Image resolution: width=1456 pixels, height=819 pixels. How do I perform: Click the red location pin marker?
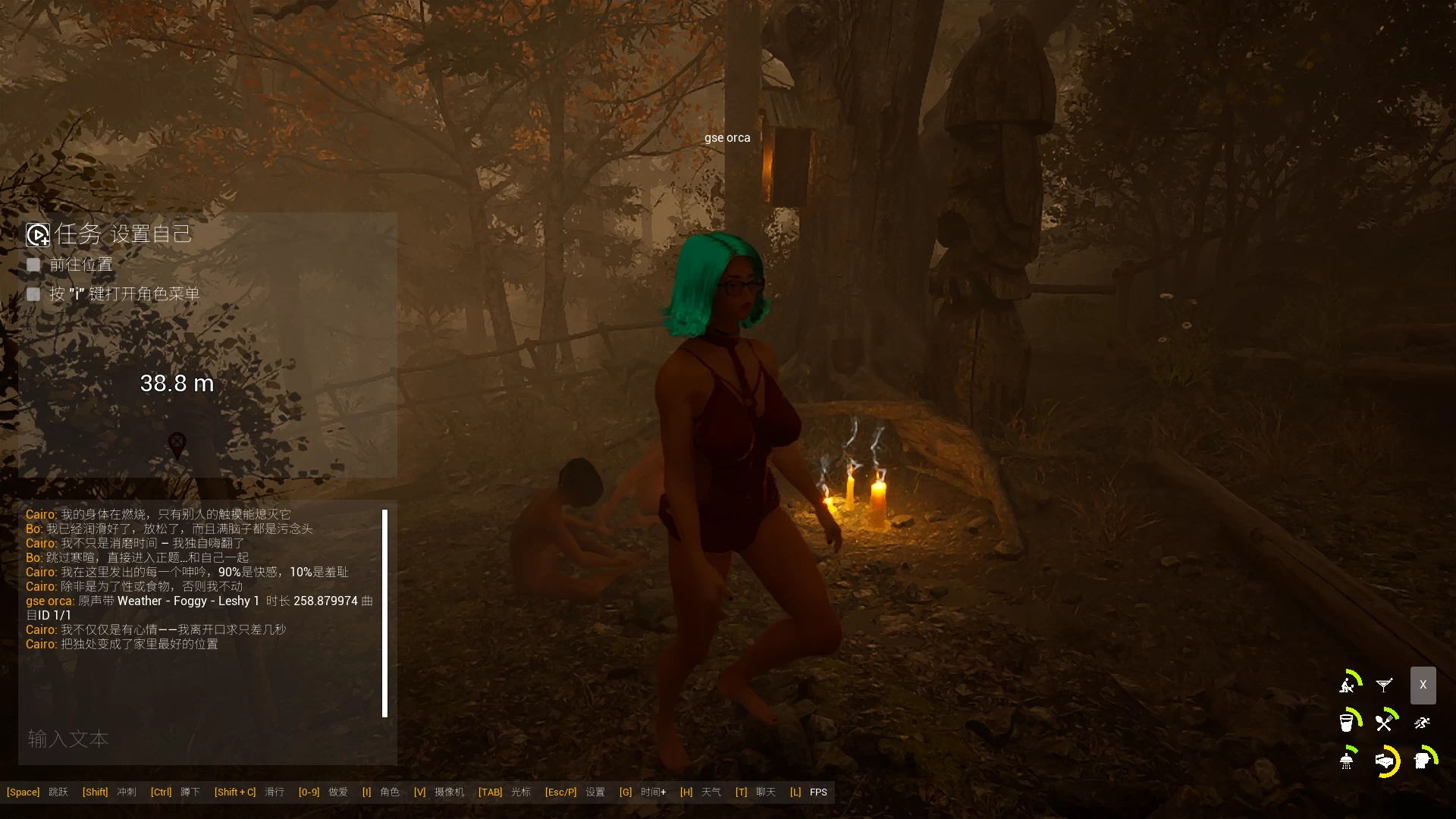(x=177, y=444)
